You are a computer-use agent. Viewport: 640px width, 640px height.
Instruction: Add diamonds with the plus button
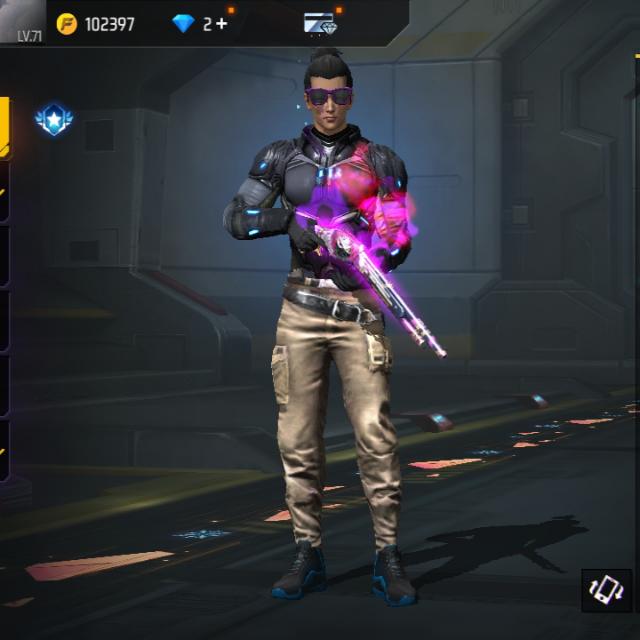[x=221, y=24]
